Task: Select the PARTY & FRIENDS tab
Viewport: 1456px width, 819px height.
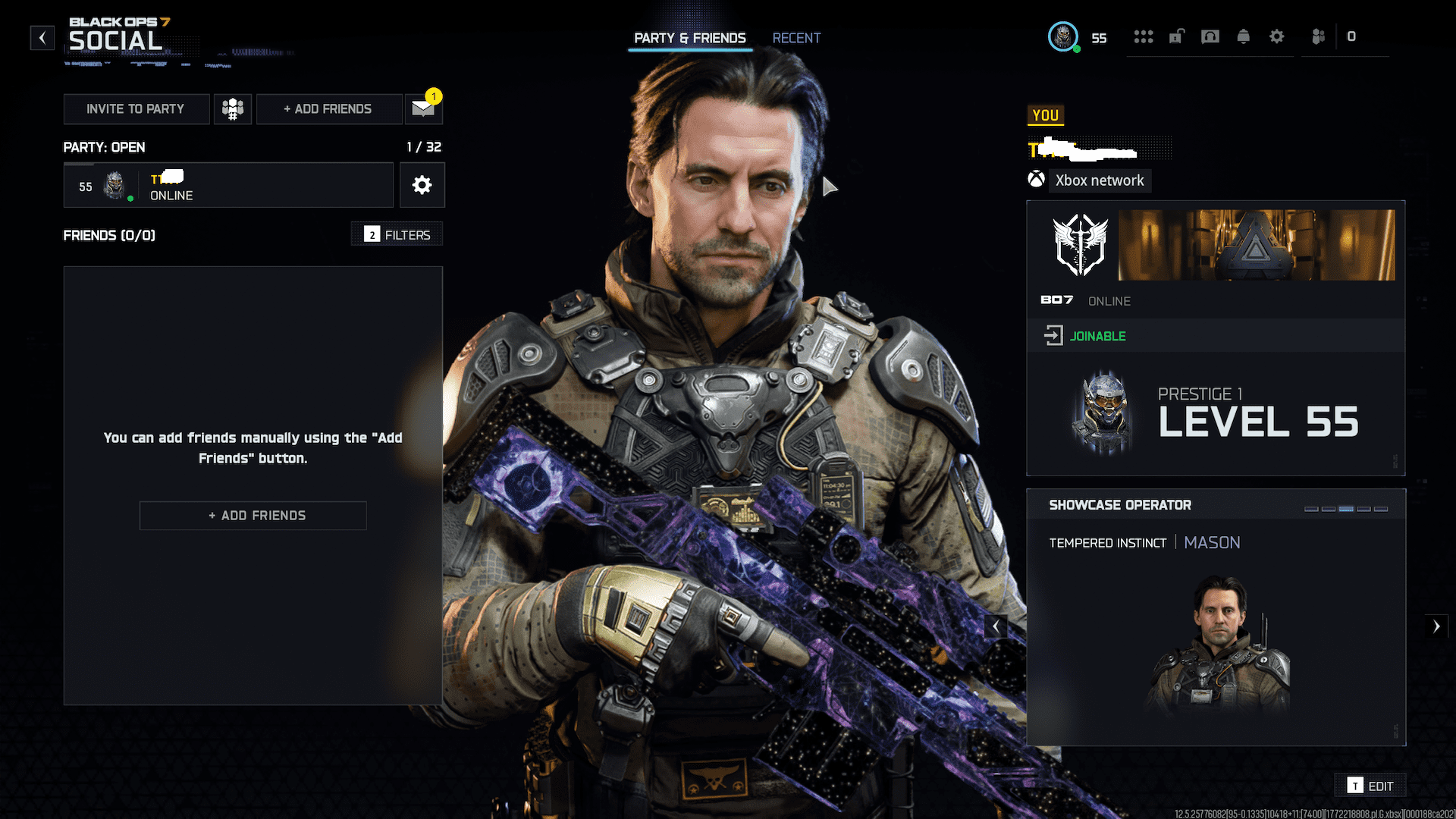Action: click(x=690, y=38)
